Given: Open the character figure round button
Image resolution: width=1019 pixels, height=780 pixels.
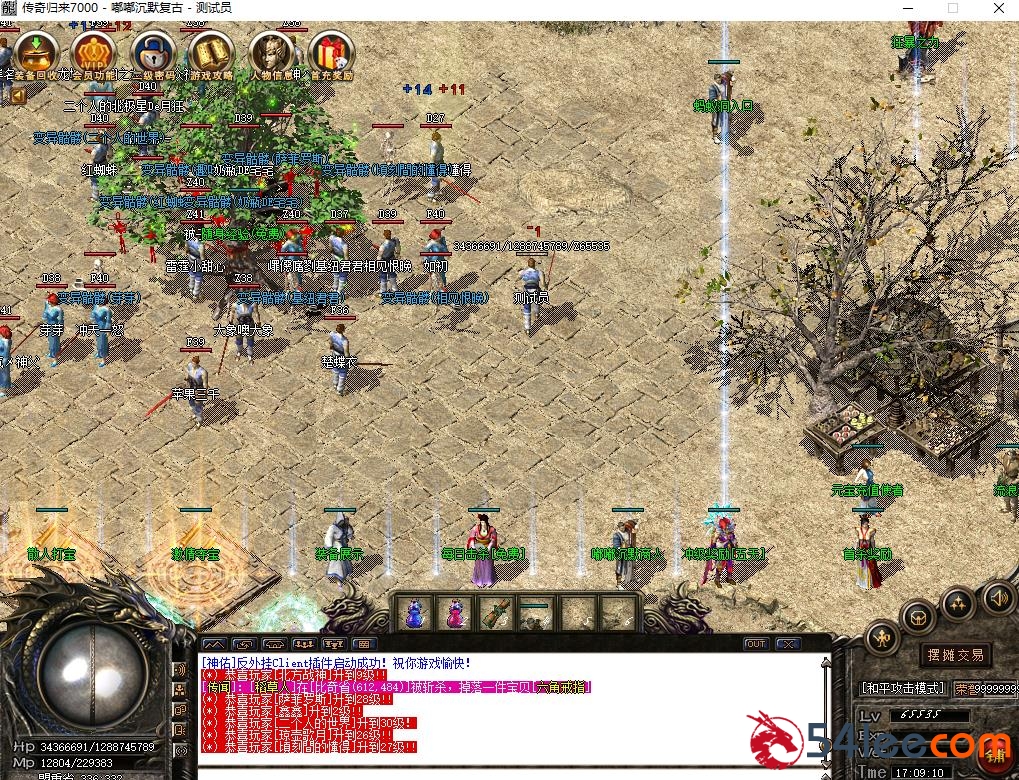Looking at the screenshot, I should [x=882, y=637].
